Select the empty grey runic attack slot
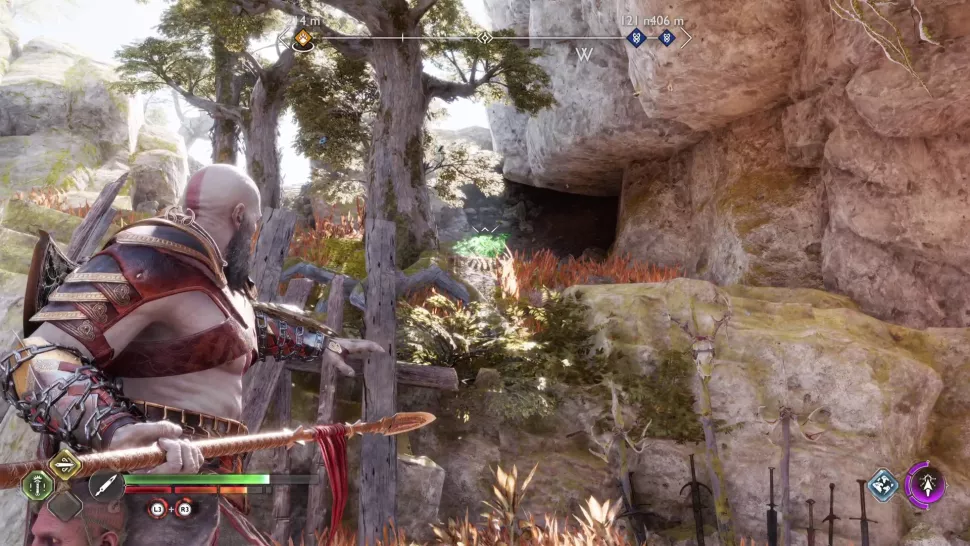The image size is (970, 546). (66, 505)
